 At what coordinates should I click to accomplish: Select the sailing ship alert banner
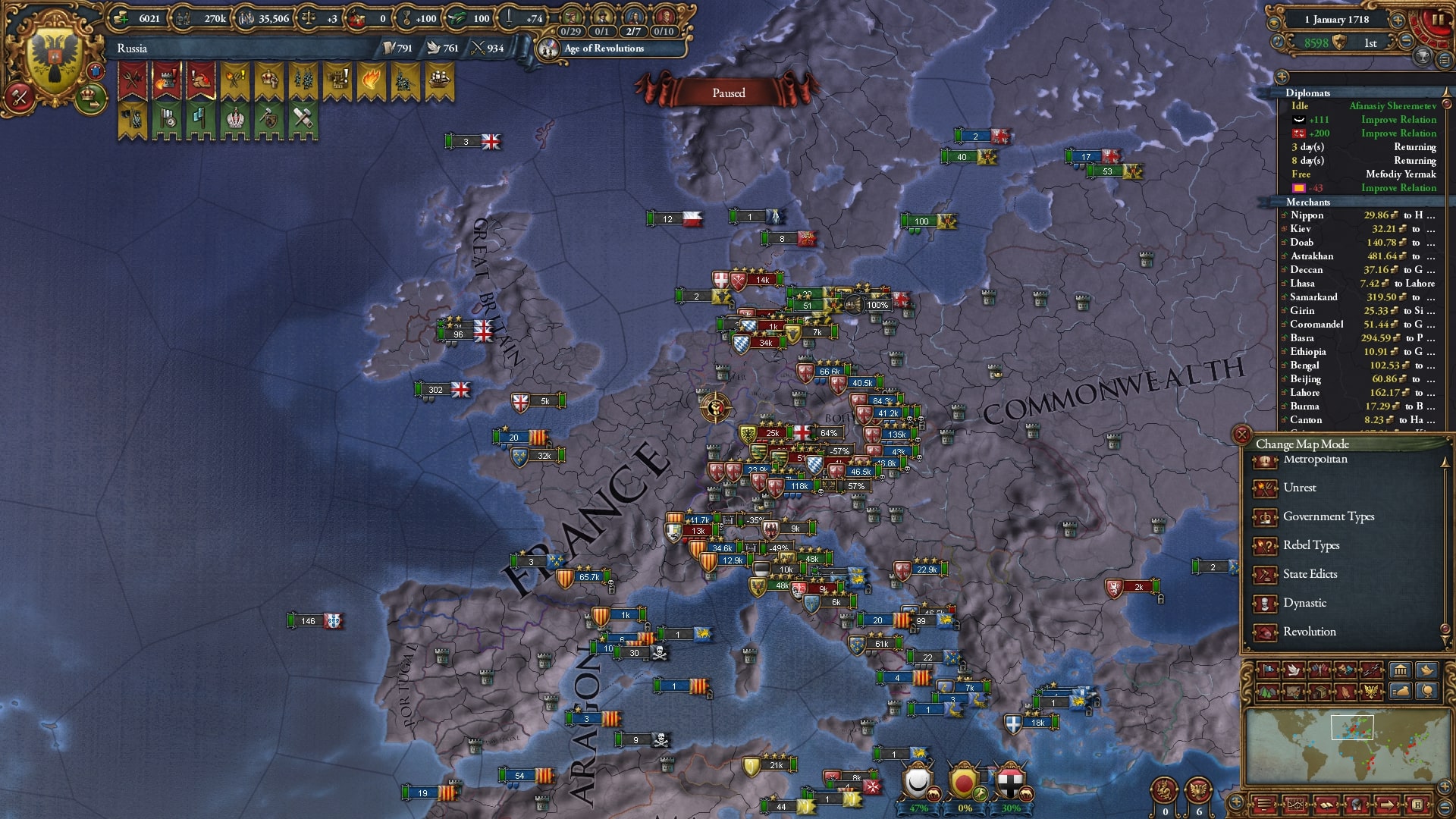[439, 78]
